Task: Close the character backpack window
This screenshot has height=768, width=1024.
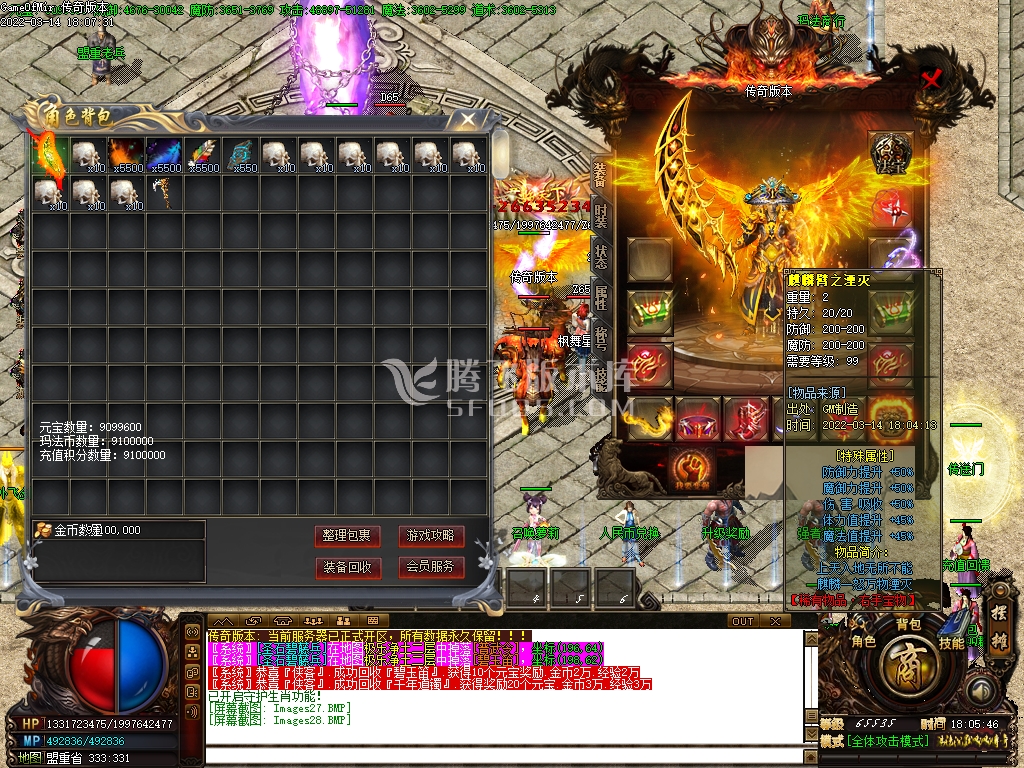Action: click(x=467, y=120)
